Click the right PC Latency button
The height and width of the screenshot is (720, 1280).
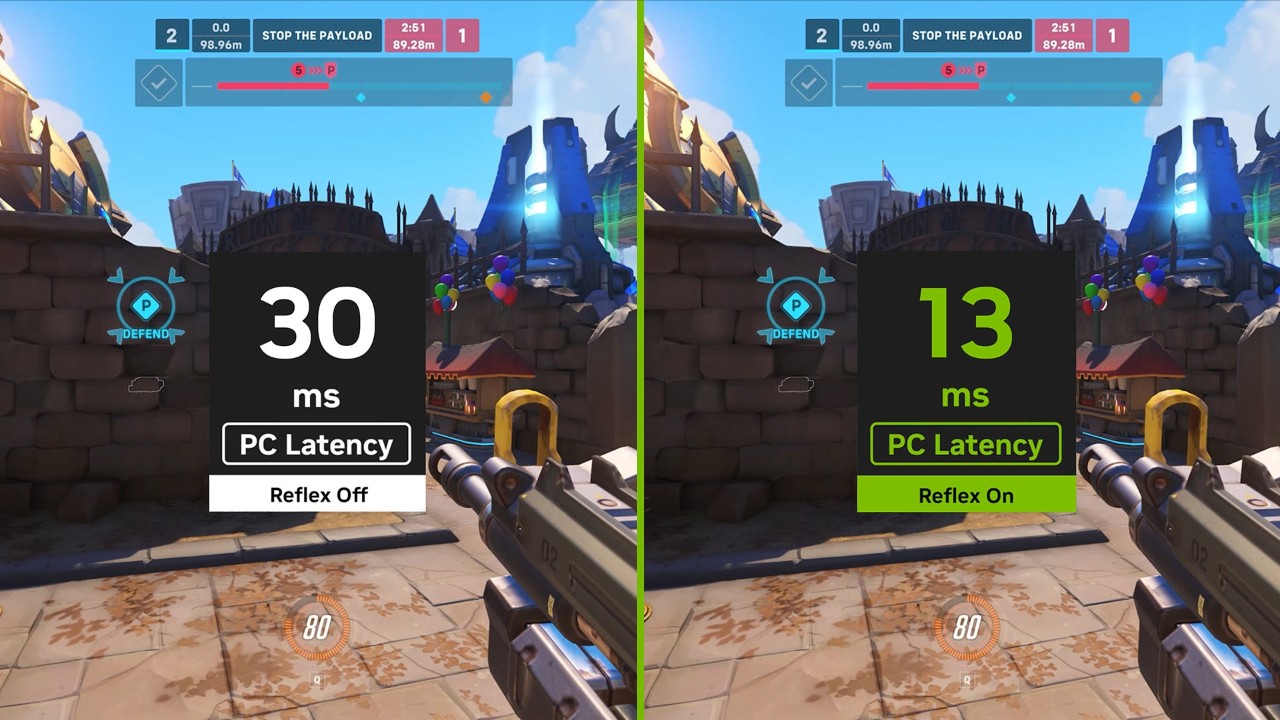coord(965,444)
